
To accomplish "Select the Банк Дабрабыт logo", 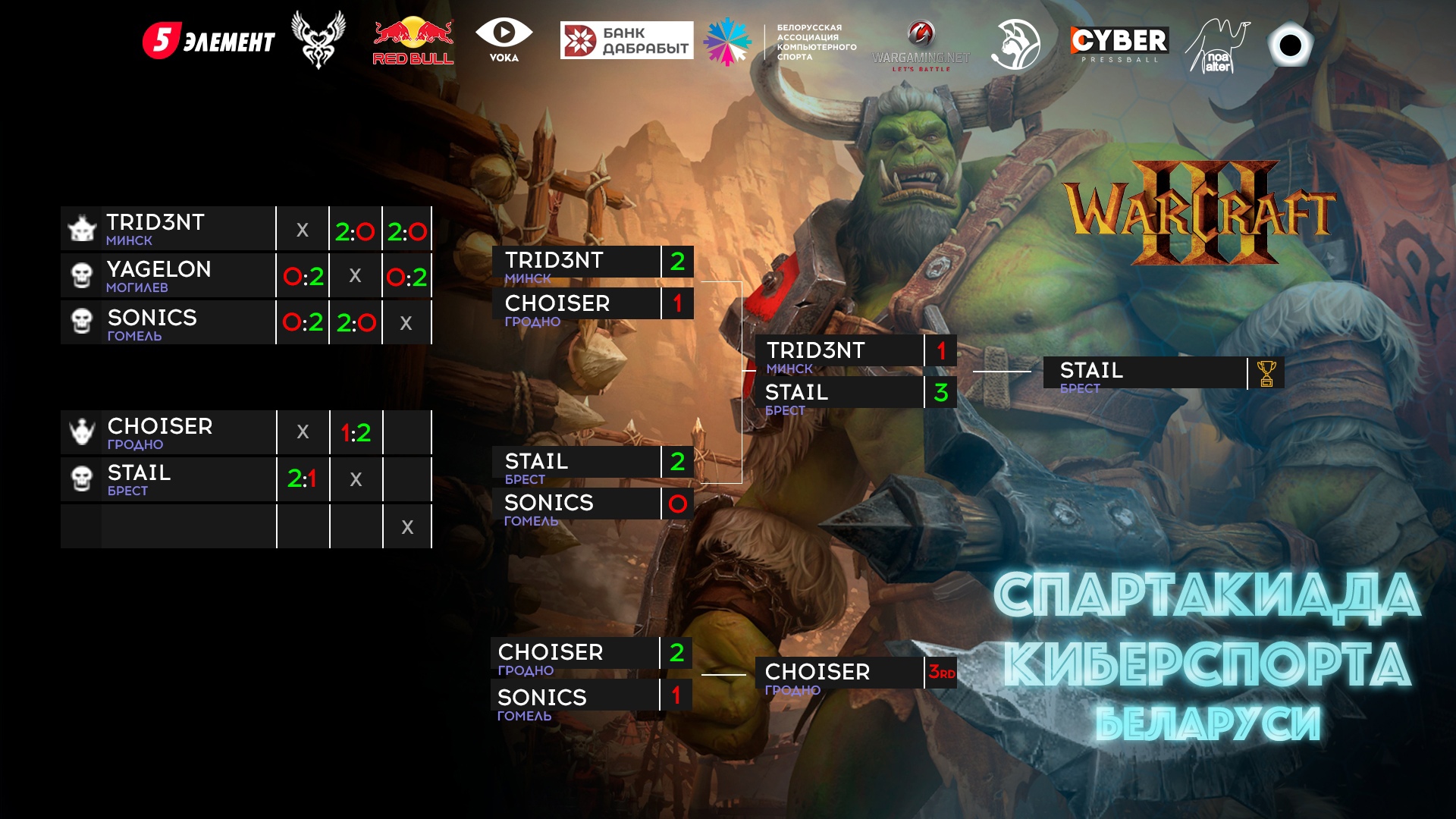I will 626,40.
